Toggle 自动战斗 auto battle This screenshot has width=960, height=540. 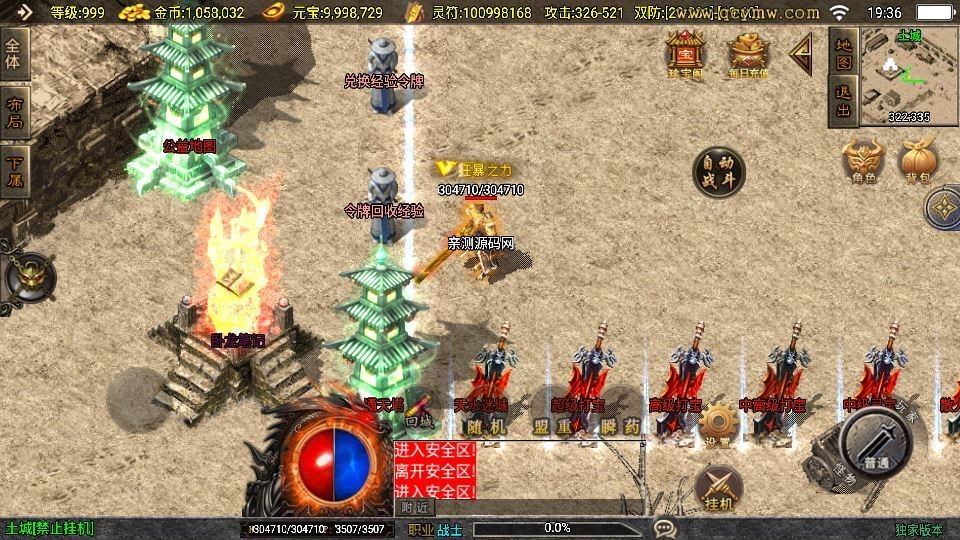point(719,172)
